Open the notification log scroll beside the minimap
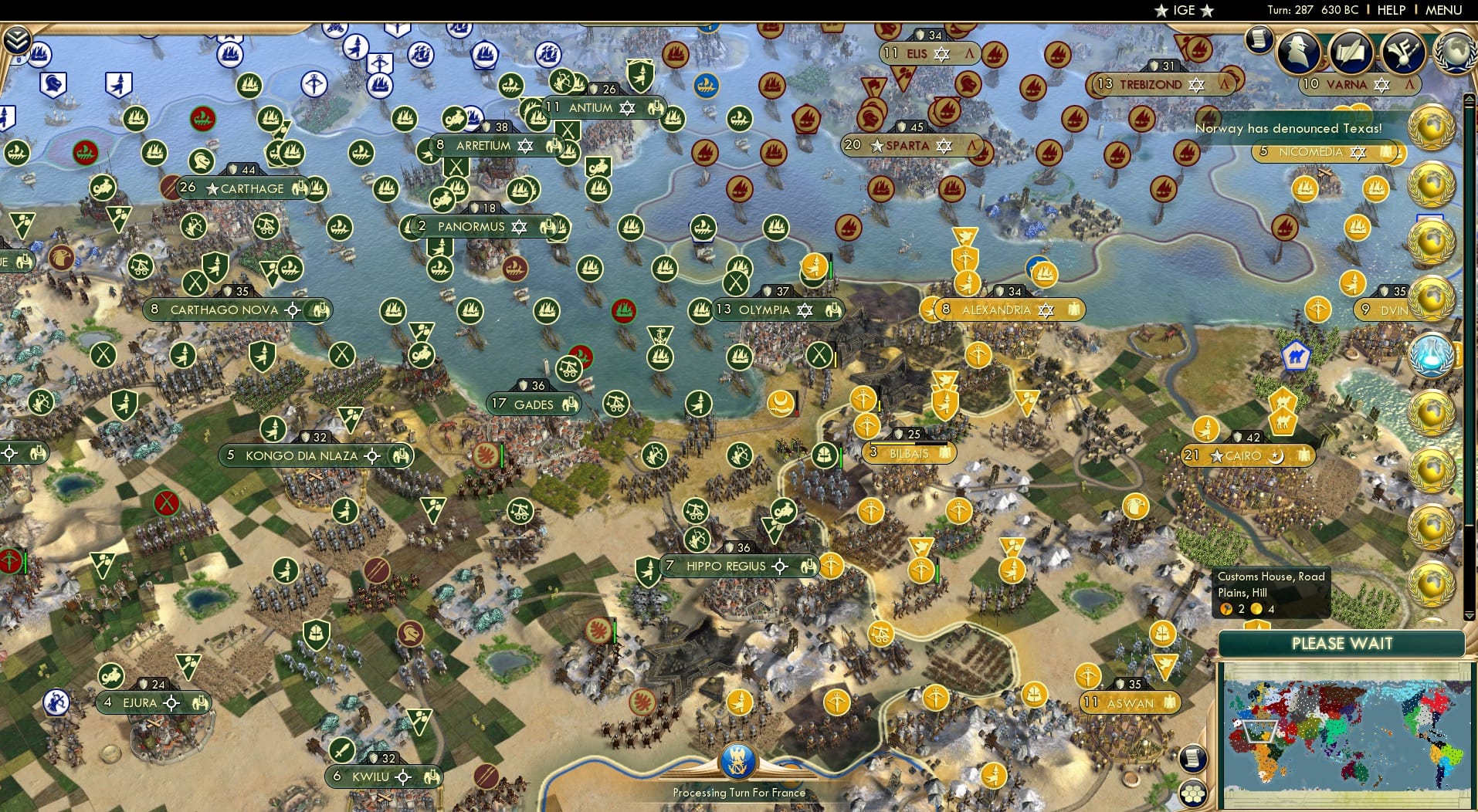1478x812 pixels. coord(1193,759)
